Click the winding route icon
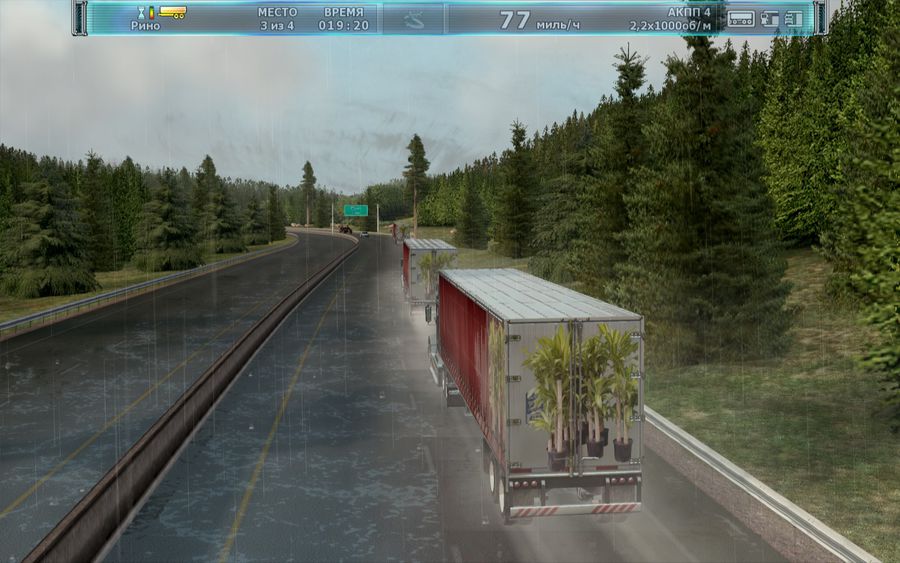This screenshot has height=563, width=900. click(412, 19)
